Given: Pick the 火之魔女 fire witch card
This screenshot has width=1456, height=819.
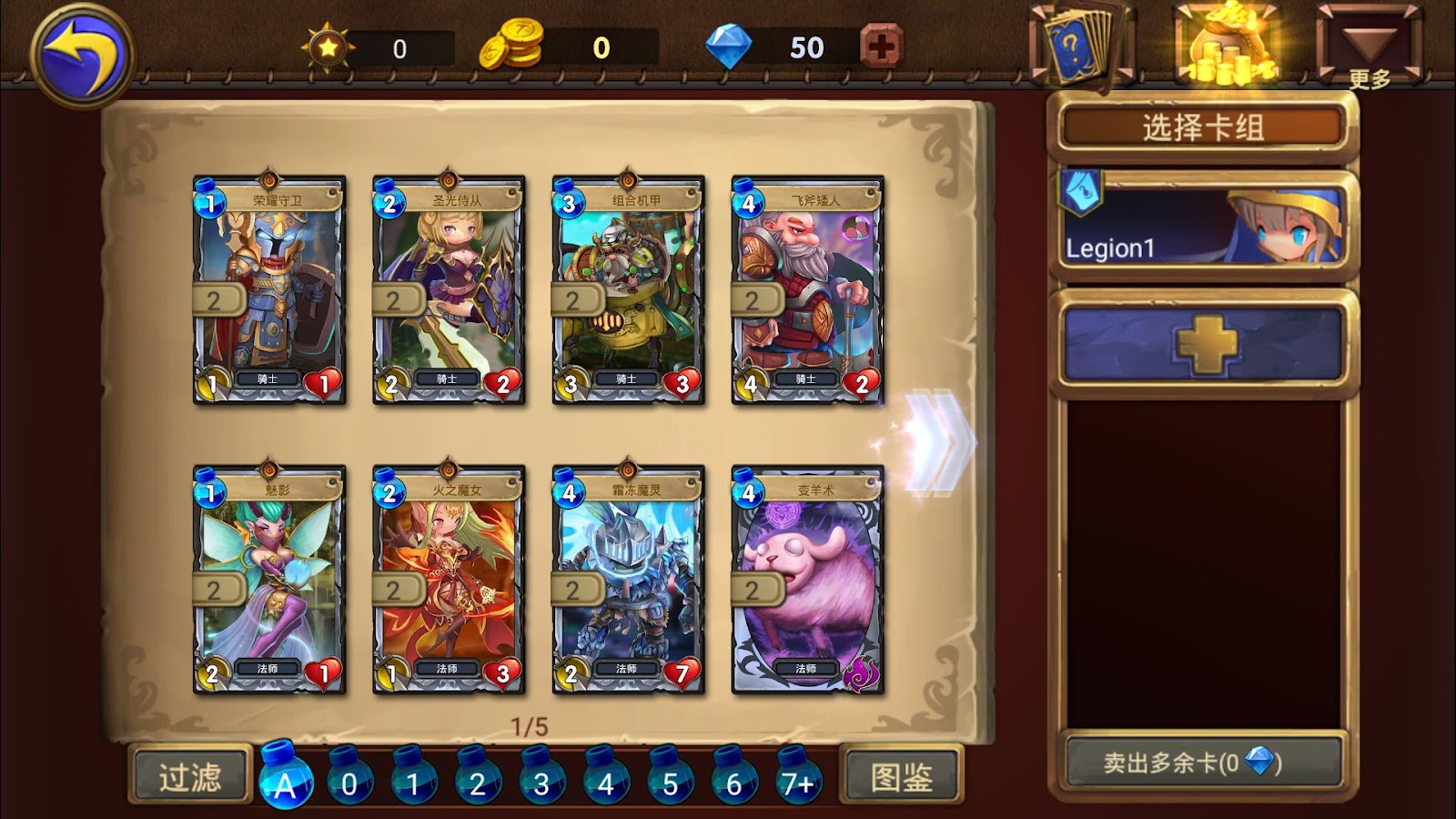Looking at the screenshot, I should pyautogui.click(x=449, y=581).
